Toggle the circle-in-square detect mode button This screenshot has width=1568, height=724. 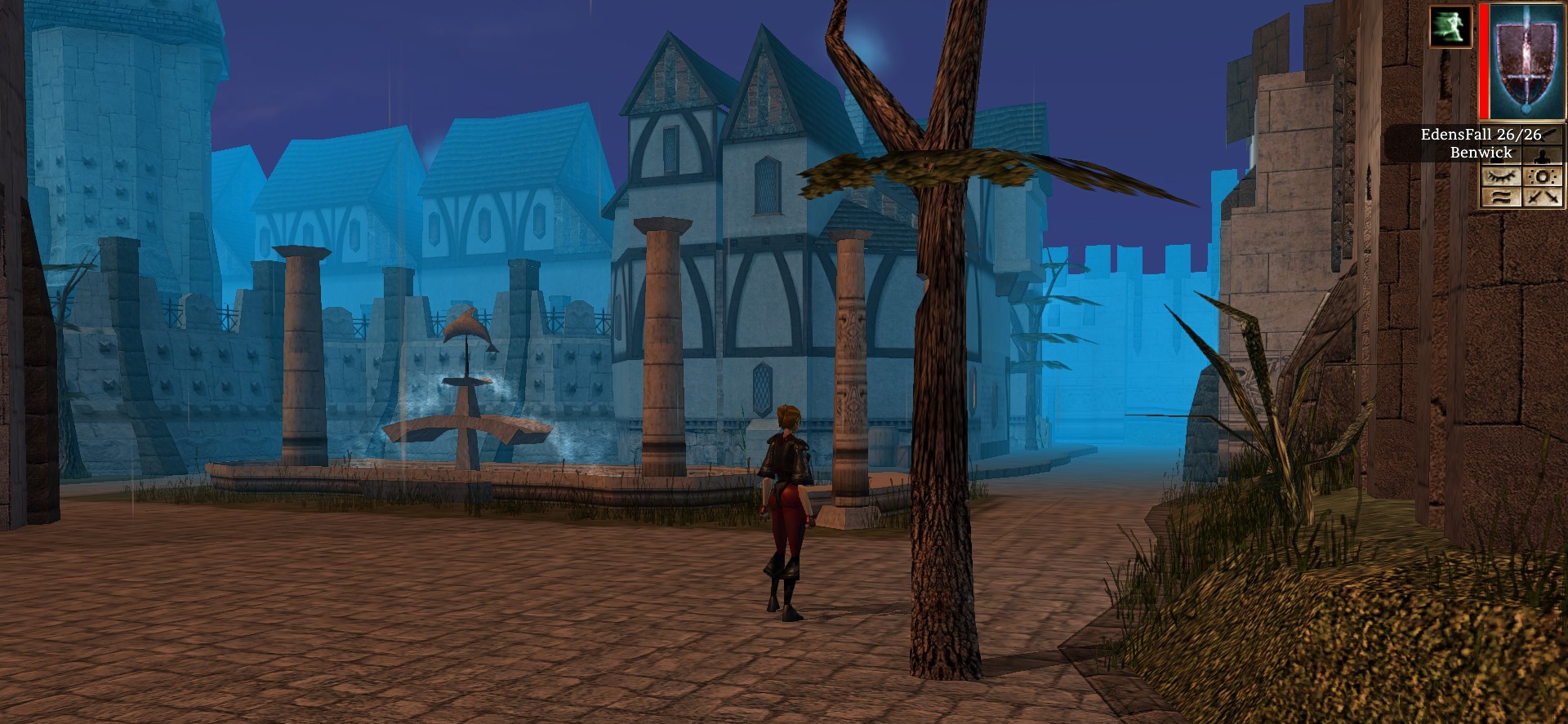coord(1543,176)
